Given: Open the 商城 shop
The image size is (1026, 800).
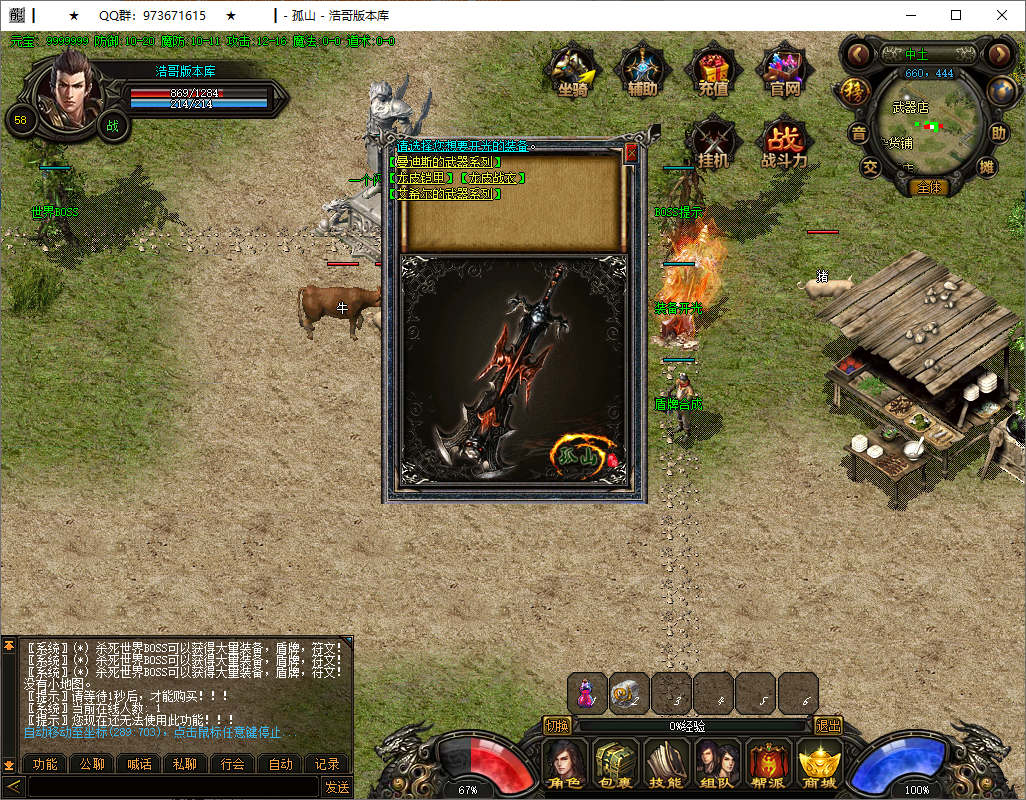Looking at the screenshot, I should point(818,765).
